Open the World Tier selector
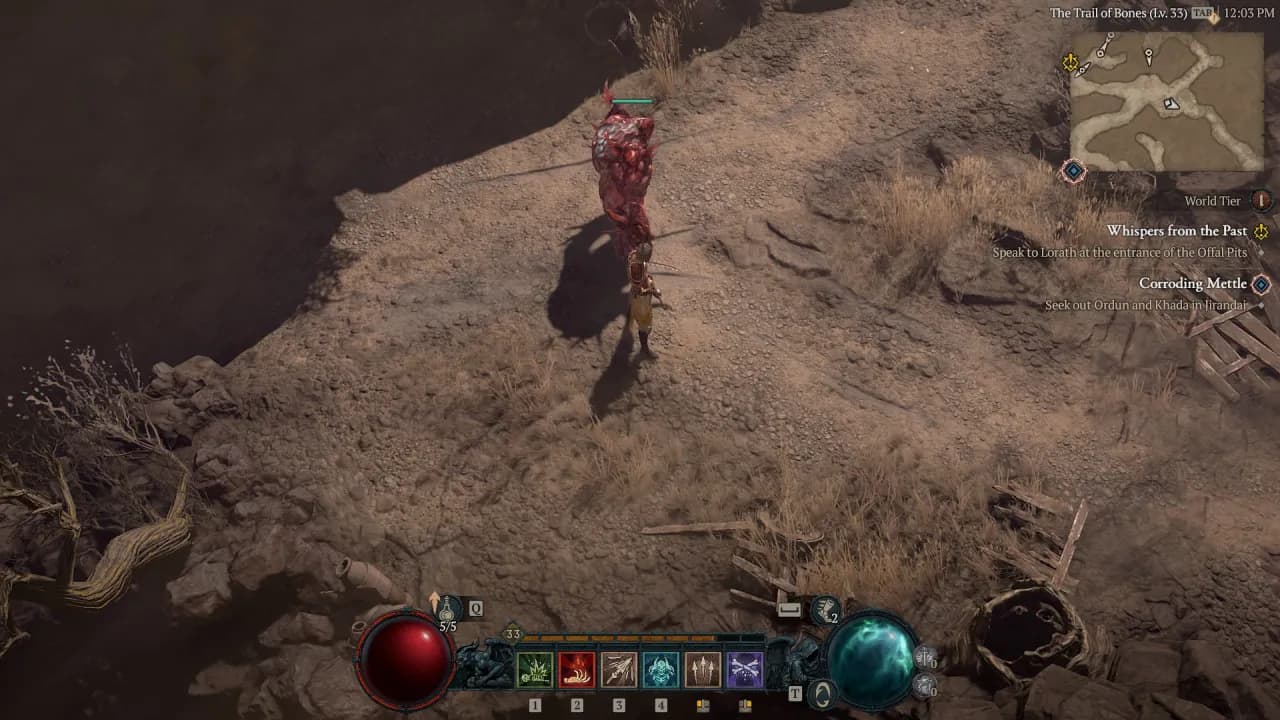 tap(1261, 201)
